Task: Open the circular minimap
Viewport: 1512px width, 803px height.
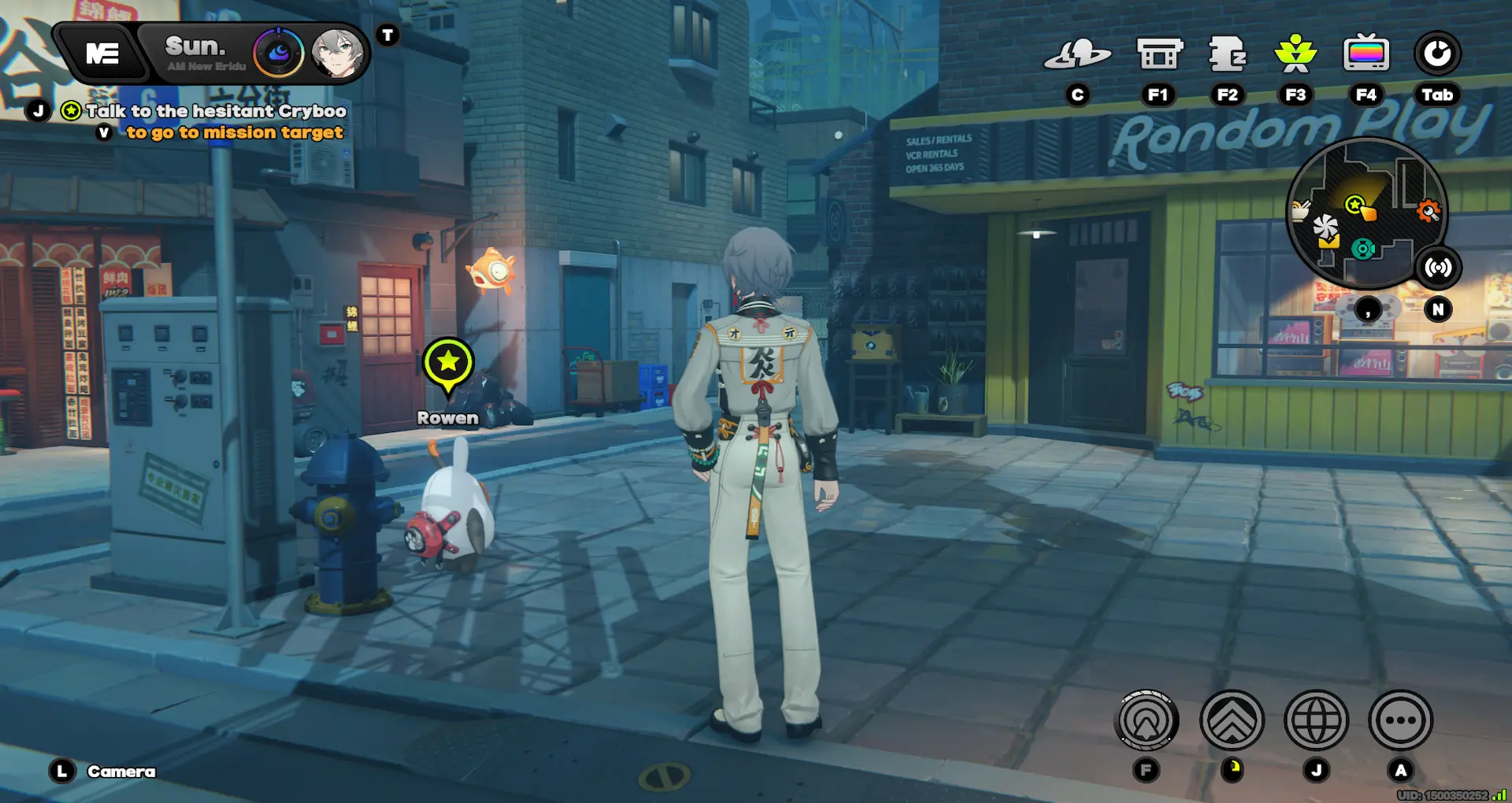Action: point(1366,213)
